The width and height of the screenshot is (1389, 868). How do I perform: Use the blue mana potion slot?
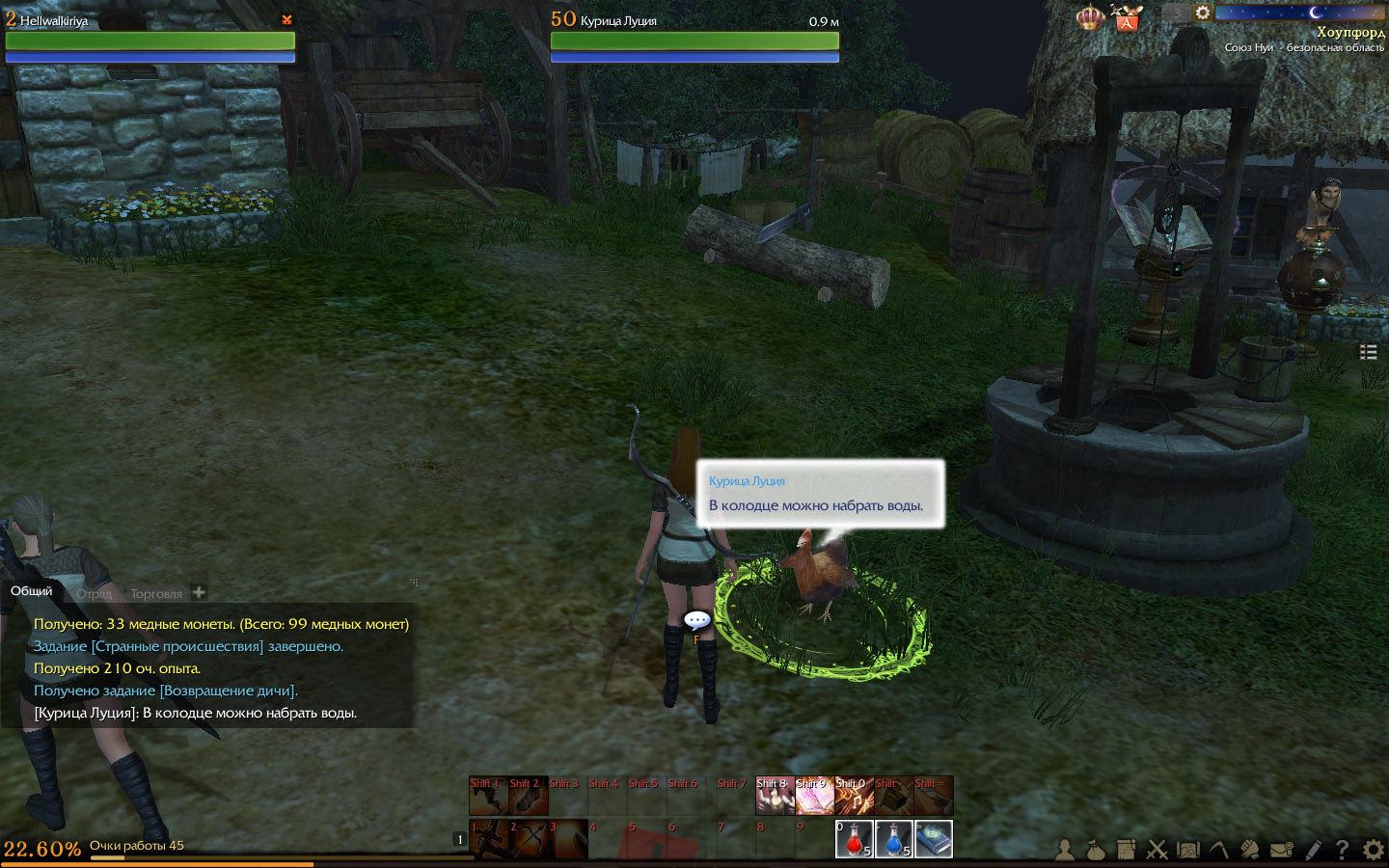[893, 839]
